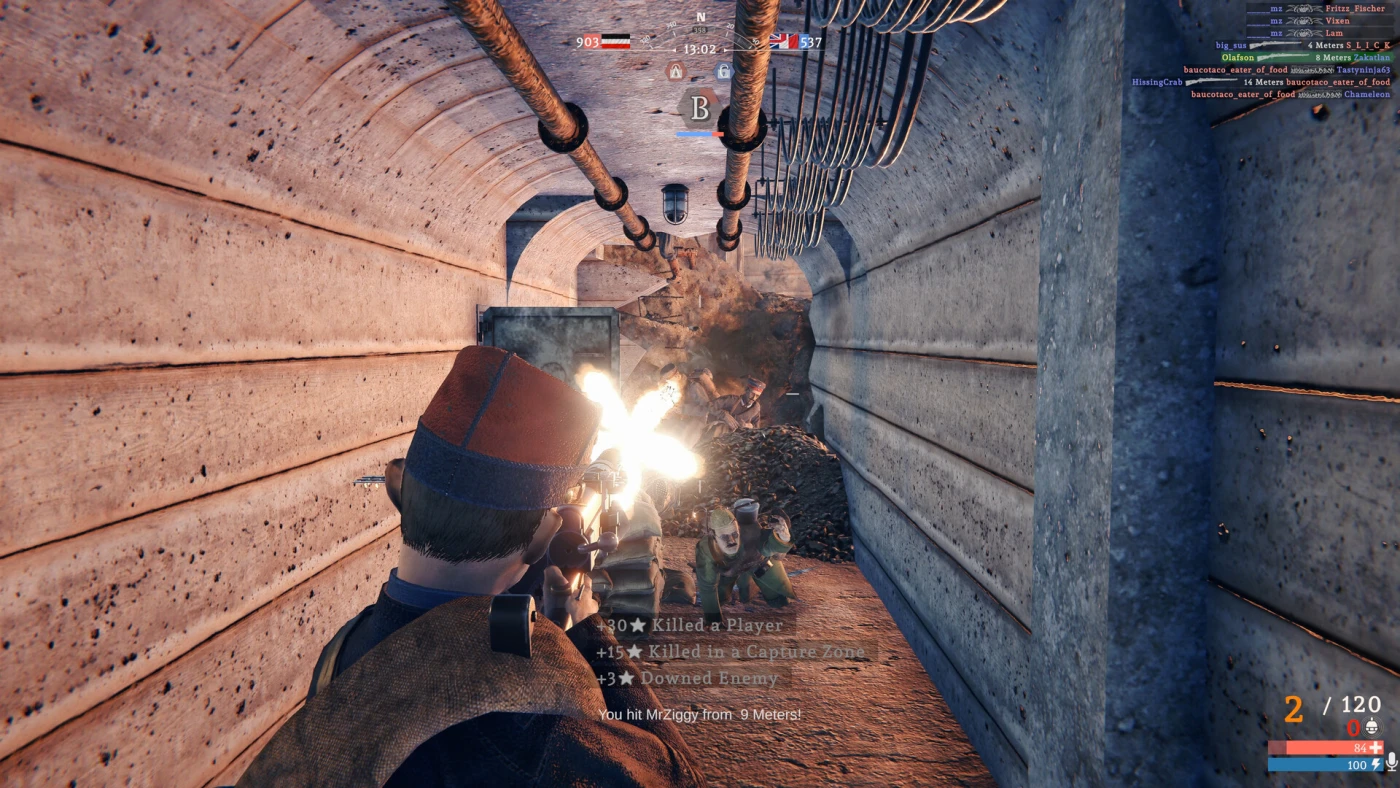This screenshot has width=1400, height=788.
Task: Click the capture point B hexagon
Action: coord(700,107)
